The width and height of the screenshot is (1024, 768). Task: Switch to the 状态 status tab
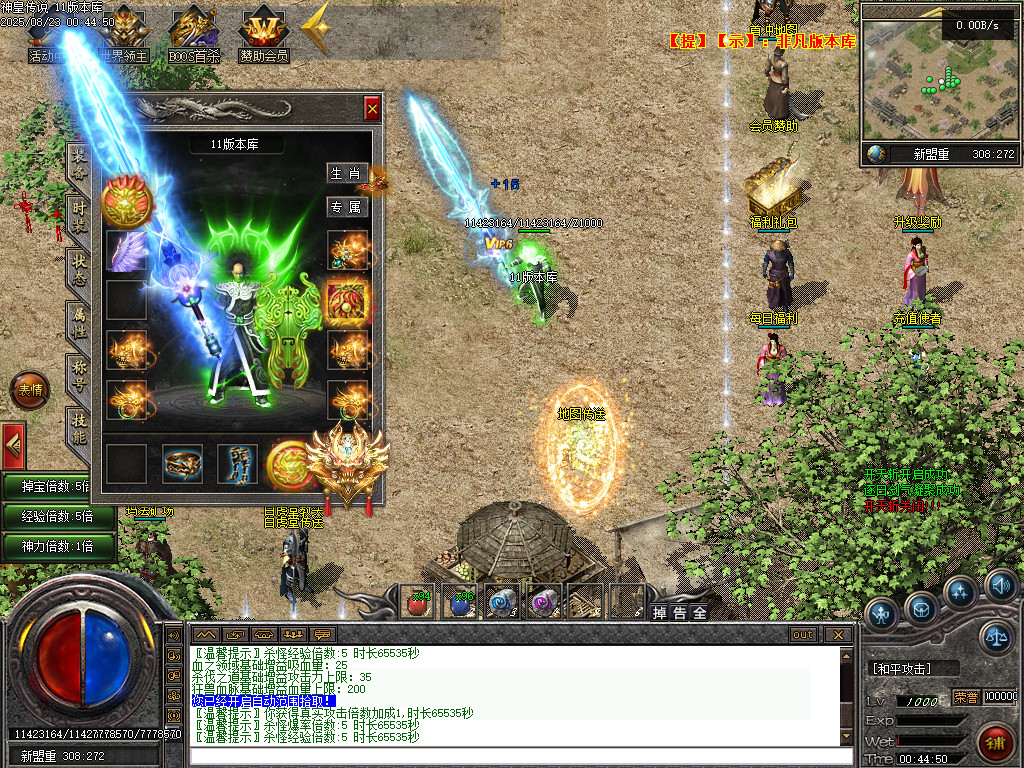tap(78, 269)
